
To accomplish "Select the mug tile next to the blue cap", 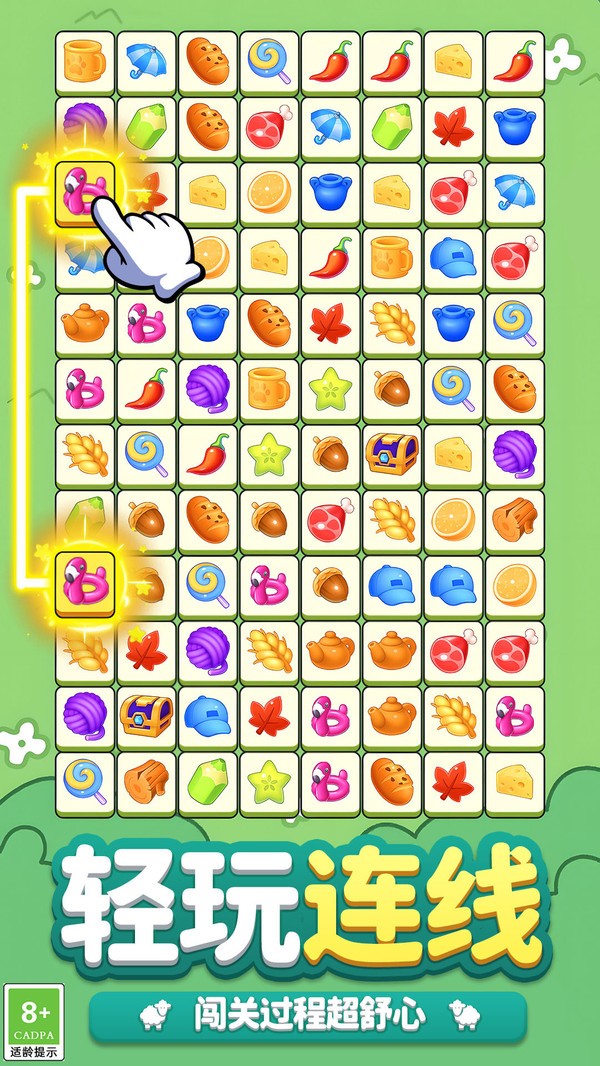I will coord(392,256).
